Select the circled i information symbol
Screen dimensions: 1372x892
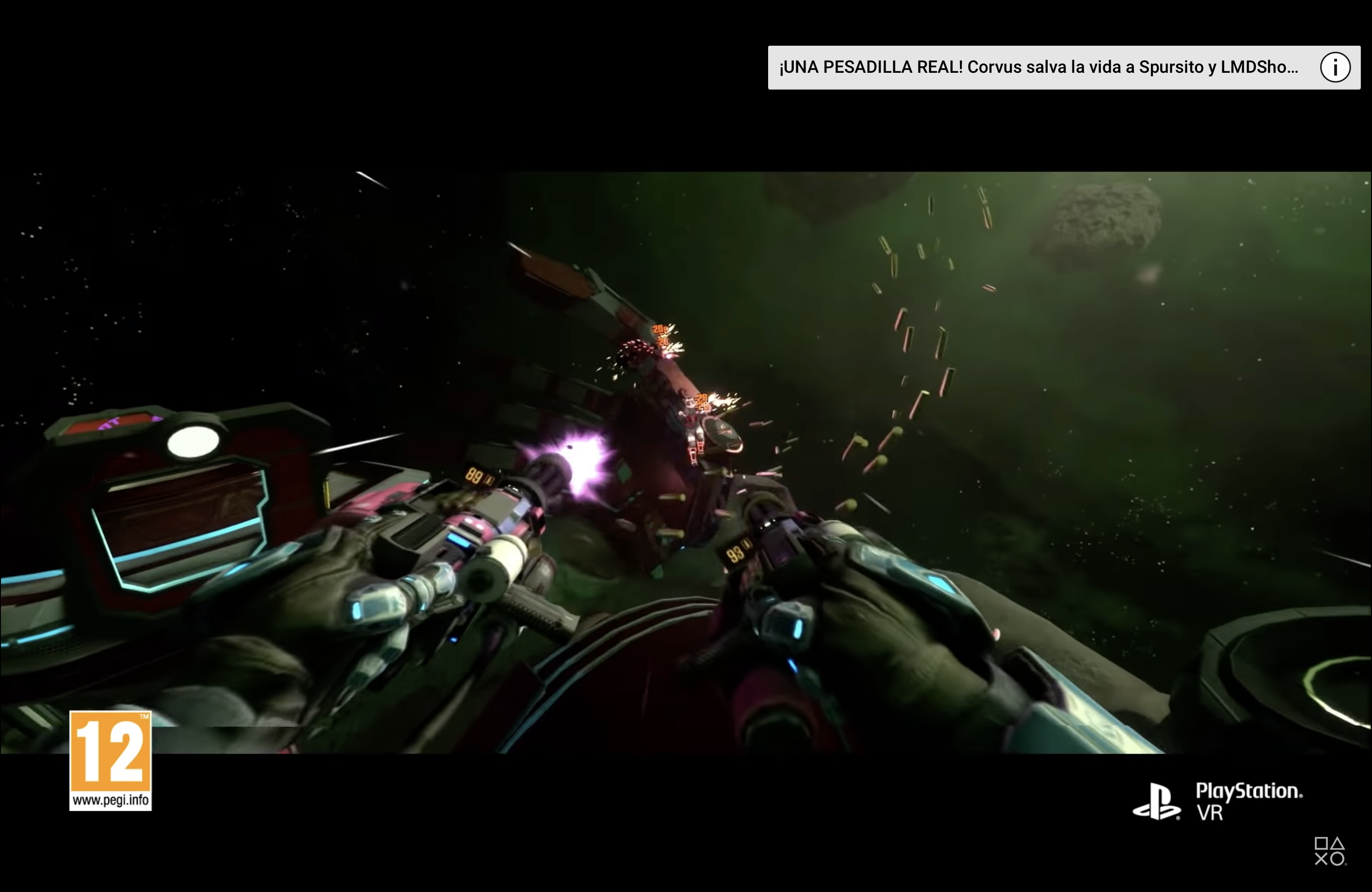[1335, 67]
